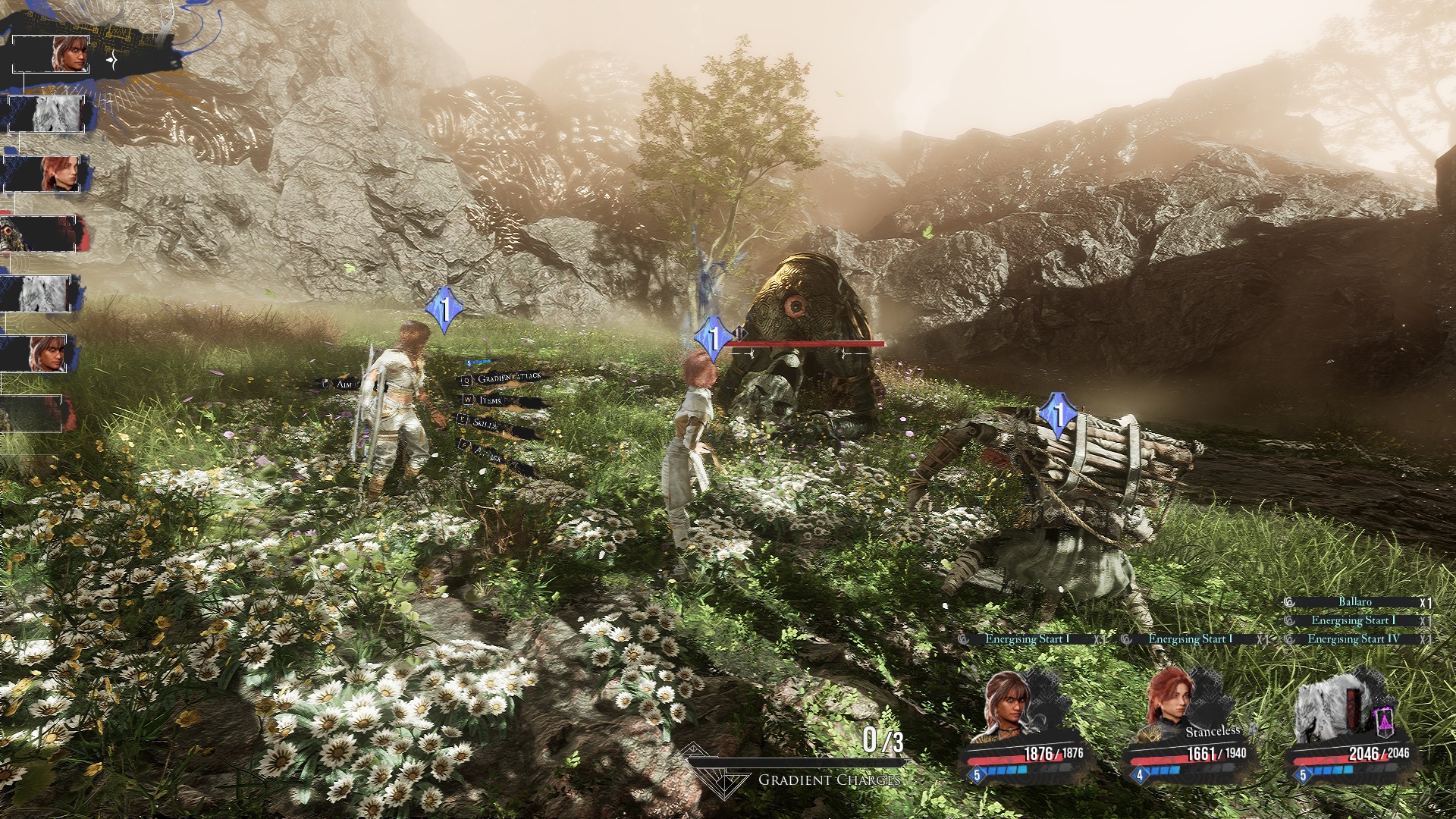The image size is (1456, 819).
Task: Select Gradient Attack from battle menu
Action: 508,378
